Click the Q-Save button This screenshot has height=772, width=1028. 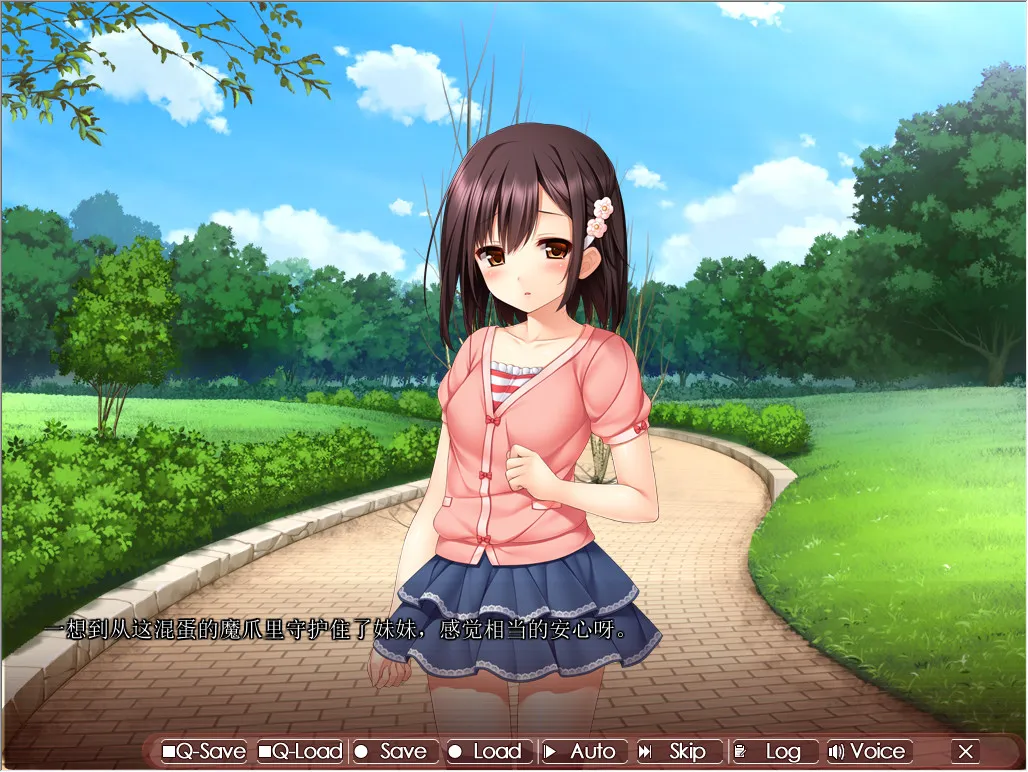pos(204,751)
